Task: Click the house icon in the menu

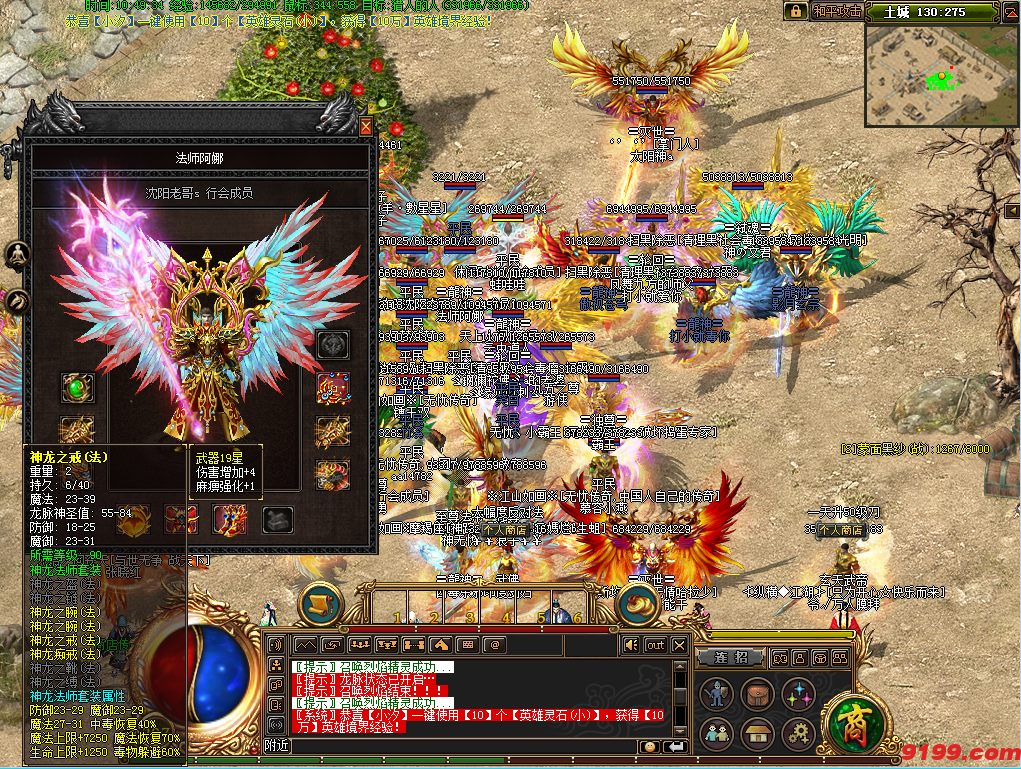Action: [756, 734]
